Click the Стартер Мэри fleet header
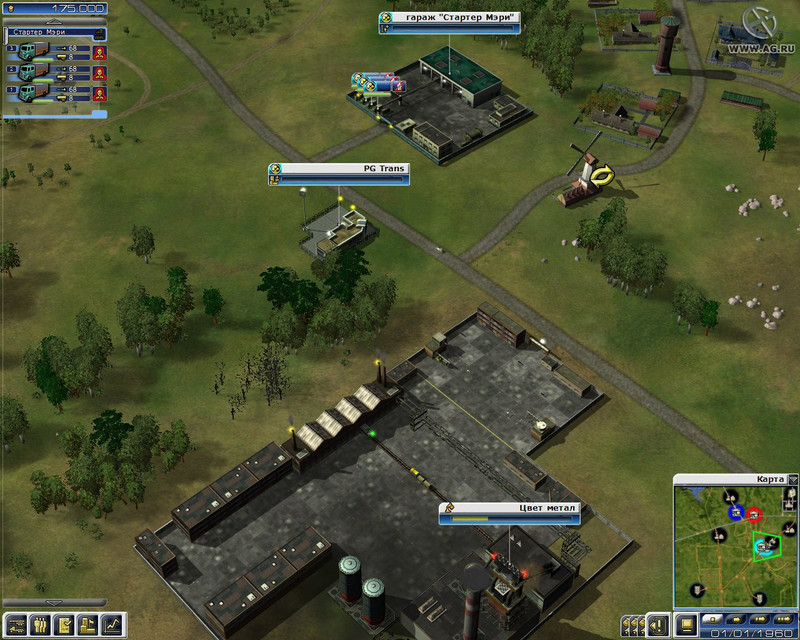This screenshot has width=800, height=640. coord(46,33)
